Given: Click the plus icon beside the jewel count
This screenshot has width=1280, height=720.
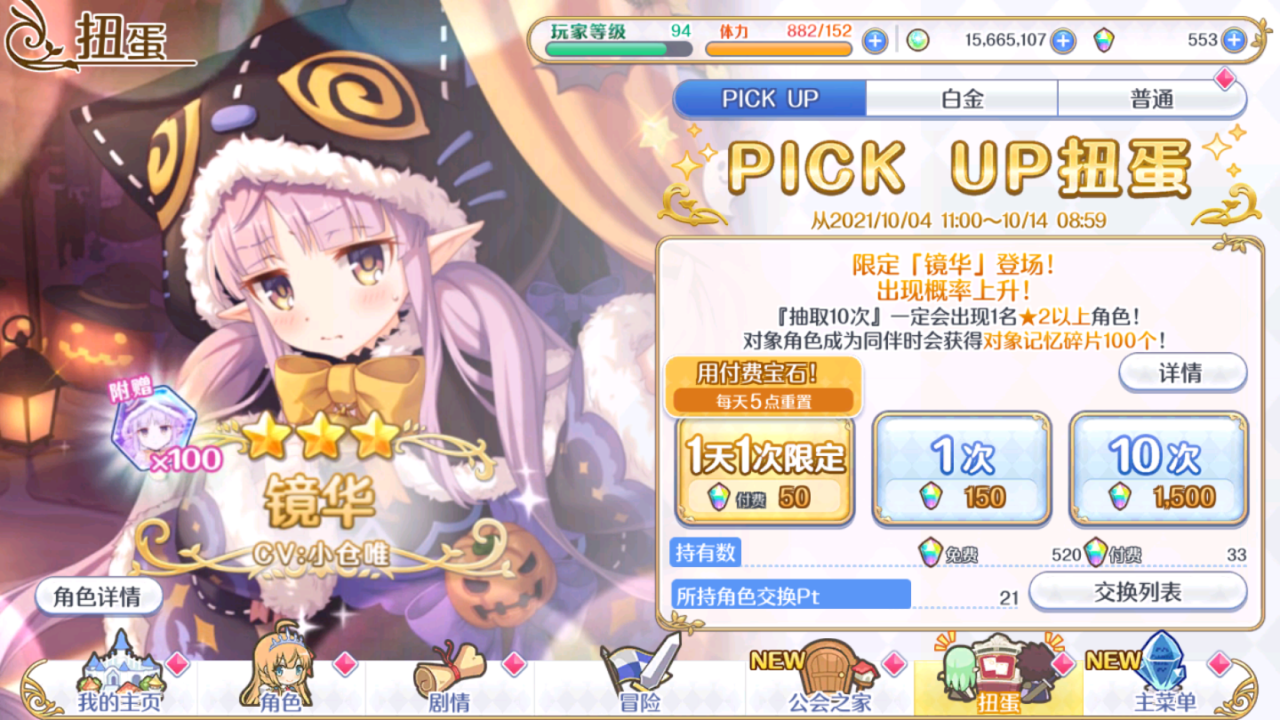Looking at the screenshot, I should [x=1063, y=42].
